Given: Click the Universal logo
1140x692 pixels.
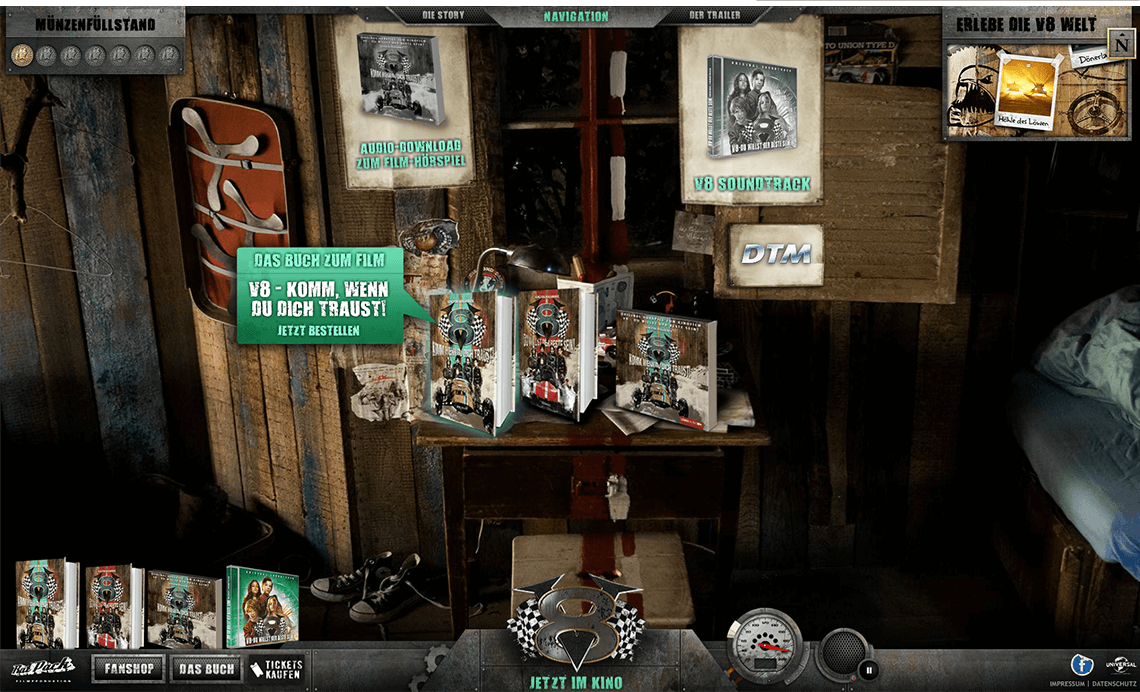Looking at the screenshot, I should (x=1119, y=664).
